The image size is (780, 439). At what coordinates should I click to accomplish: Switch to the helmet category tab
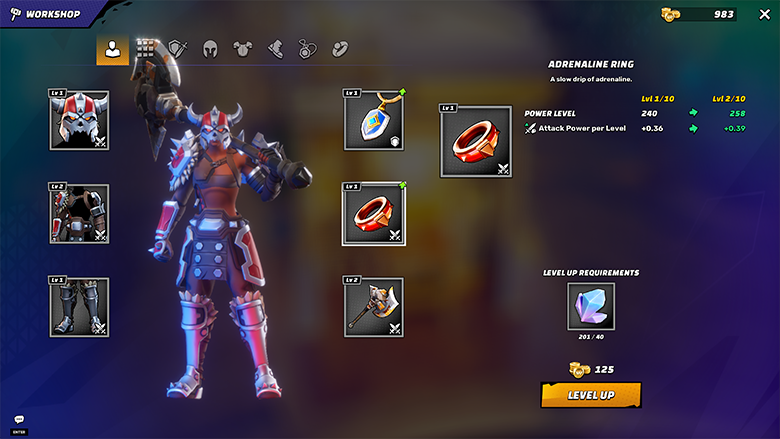point(210,49)
